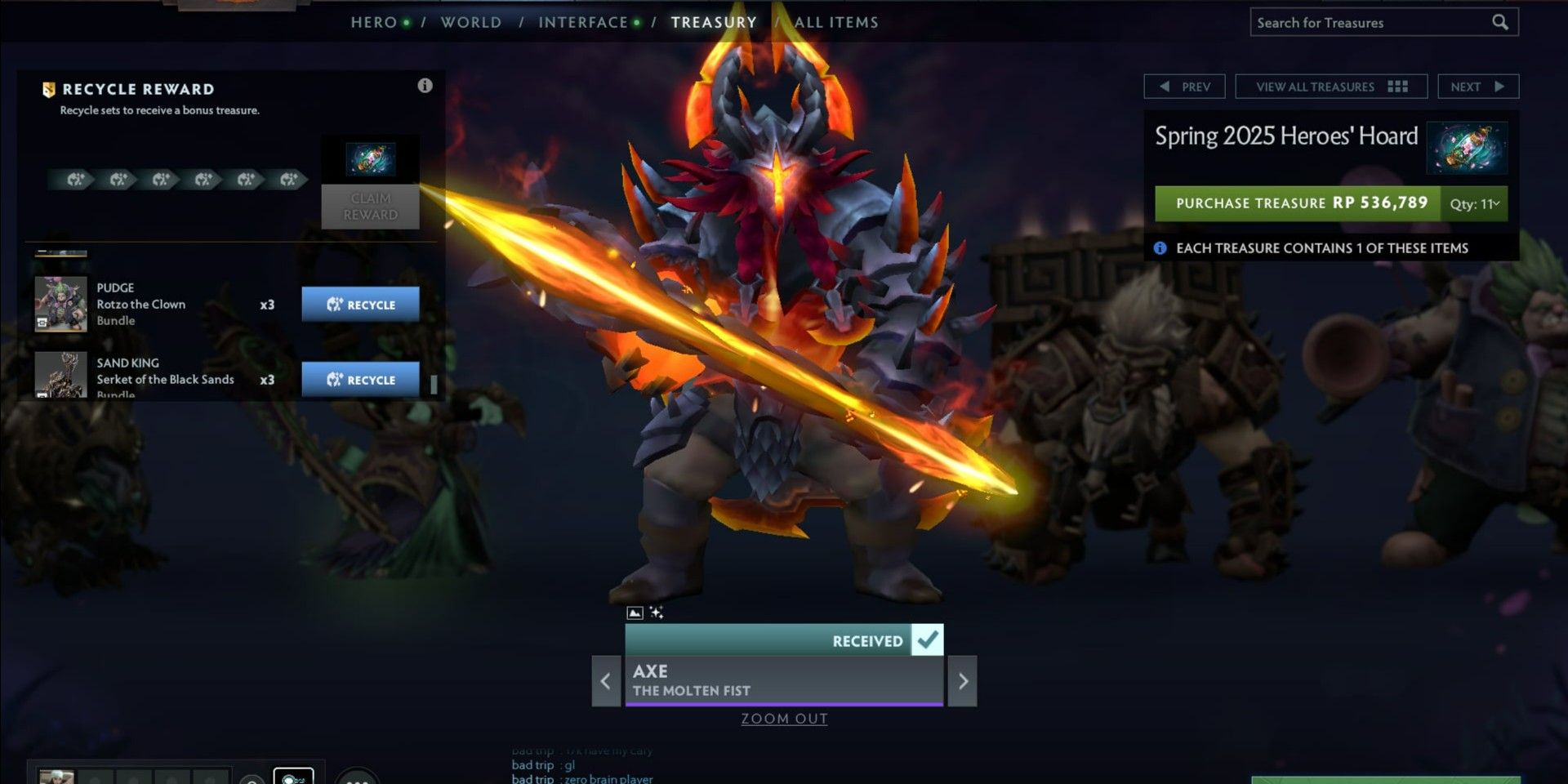Go to the Interface tab
Image resolution: width=1568 pixels, height=784 pixels.
coord(583,22)
